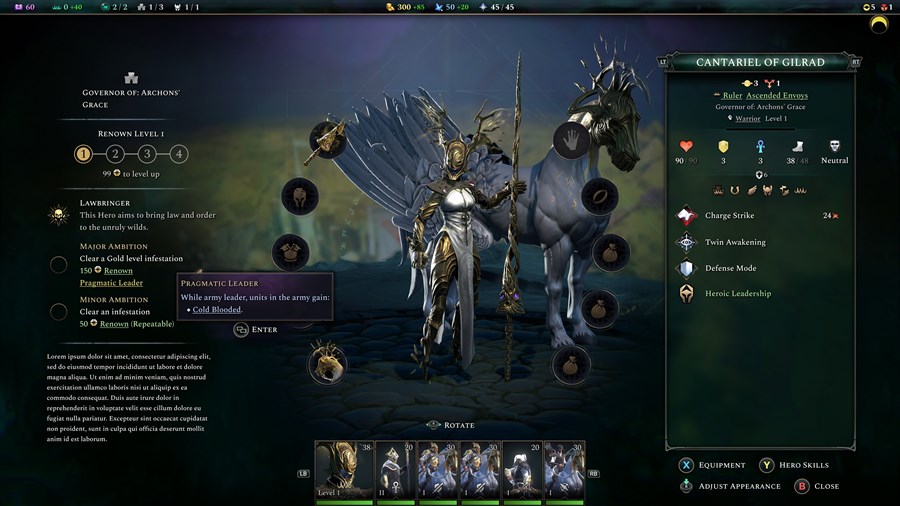Viewport: 900px width, 506px height.
Task: Open the Pragmatic Leader link
Action: click(x=111, y=283)
